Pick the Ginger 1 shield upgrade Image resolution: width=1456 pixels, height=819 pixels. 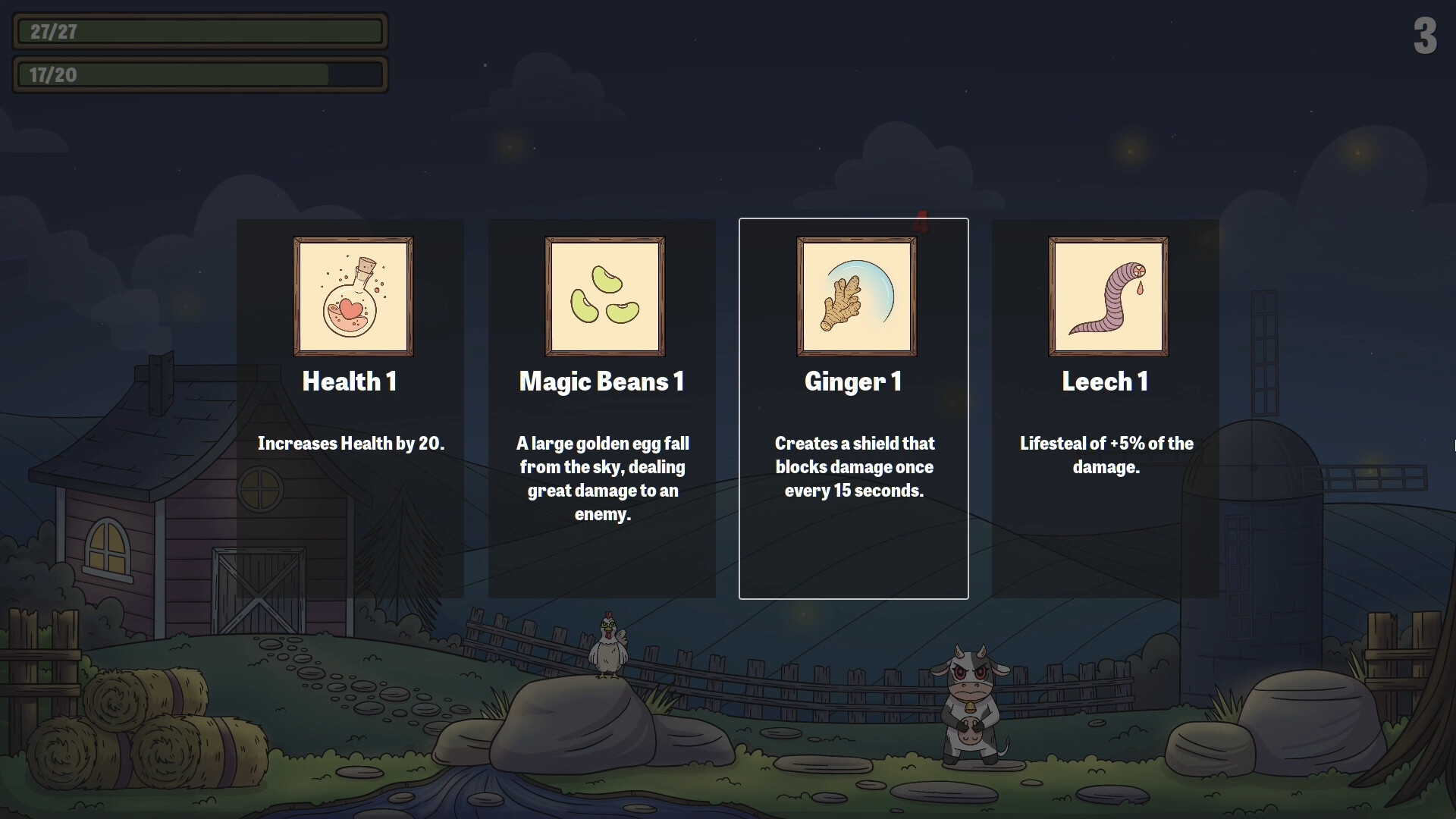(x=854, y=409)
